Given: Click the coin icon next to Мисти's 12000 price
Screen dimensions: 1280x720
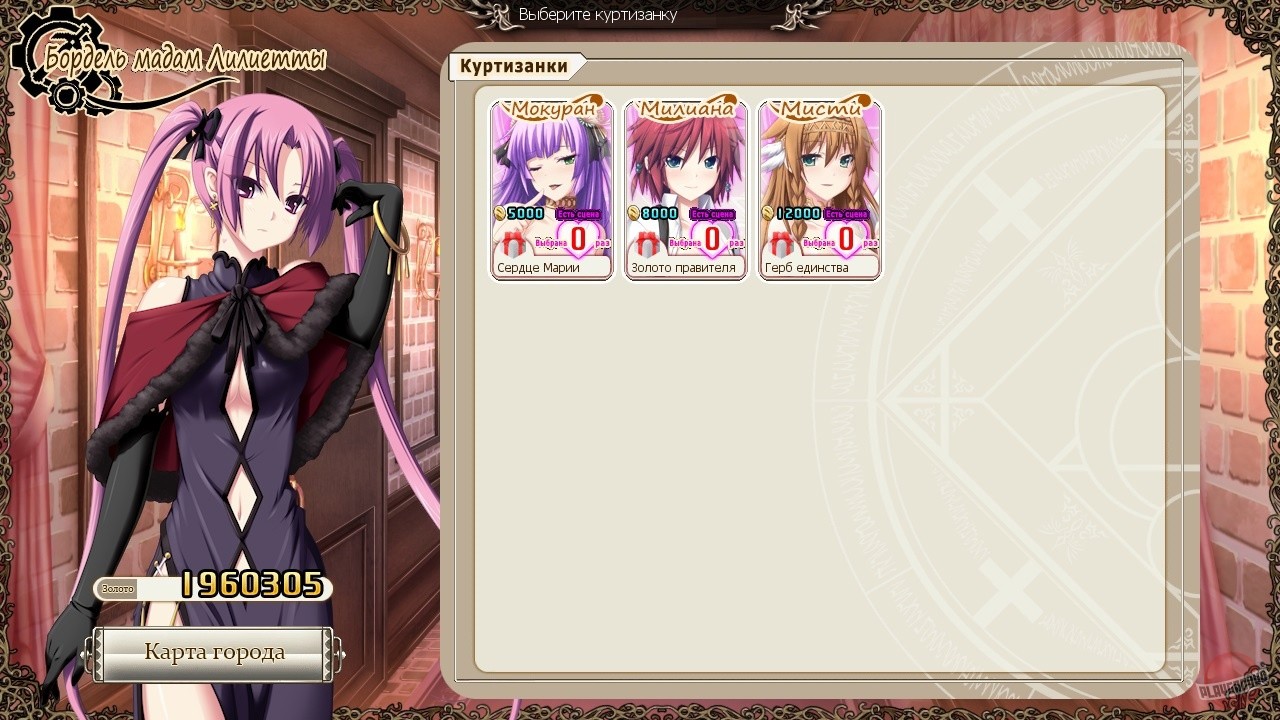Looking at the screenshot, I should click(x=765, y=213).
